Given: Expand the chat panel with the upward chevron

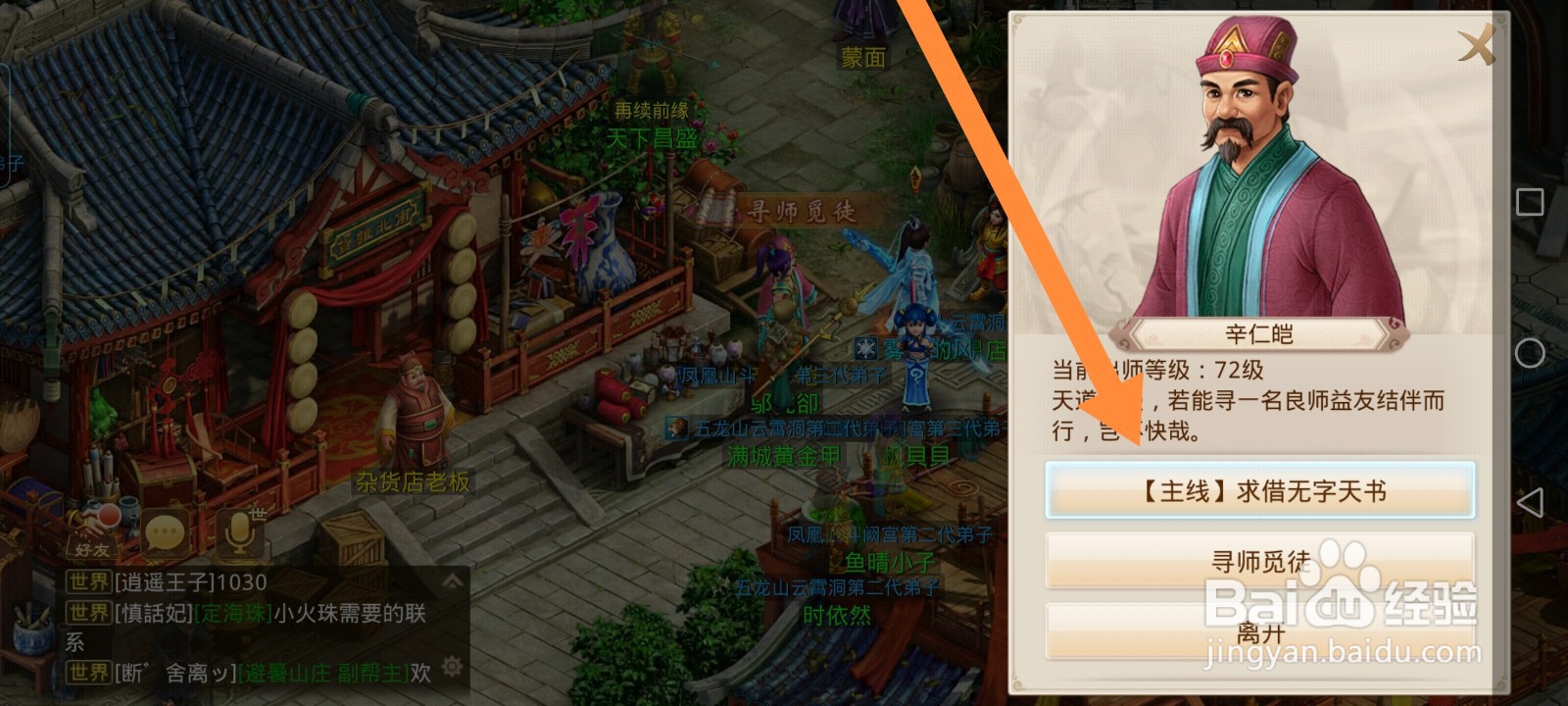Looking at the screenshot, I should [x=452, y=580].
